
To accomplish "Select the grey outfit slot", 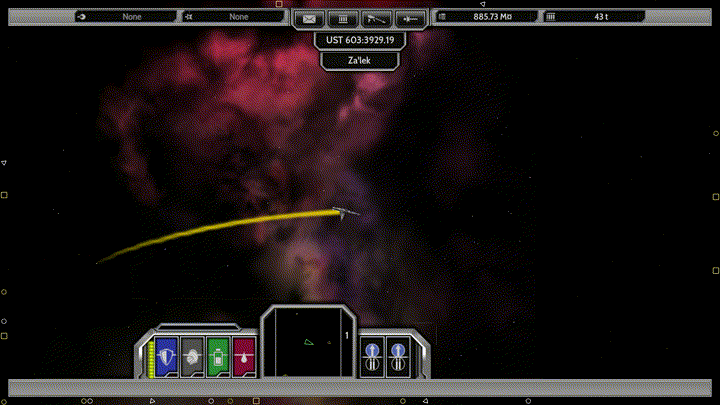I will (192, 356).
